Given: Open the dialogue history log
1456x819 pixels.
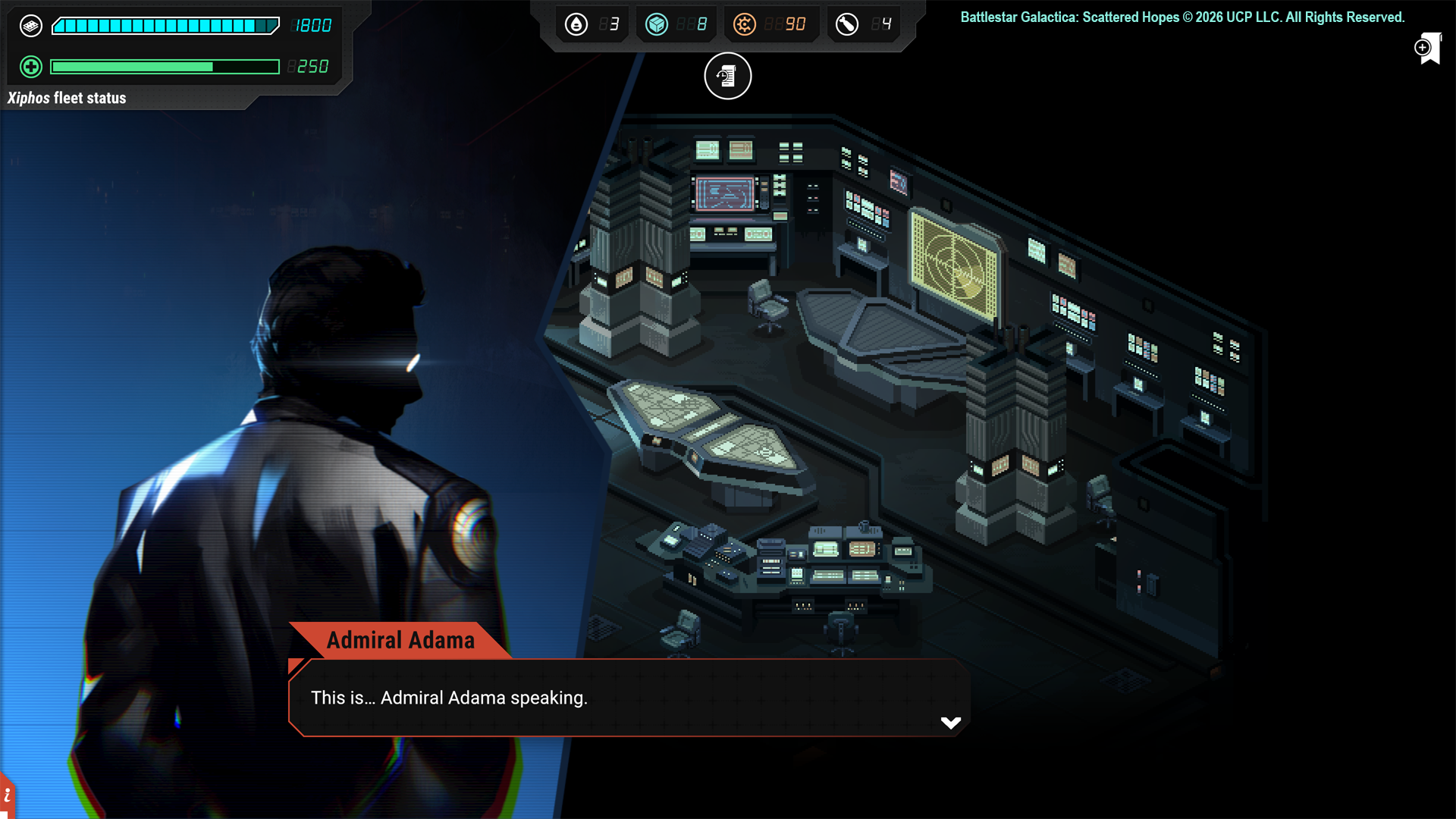Looking at the screenshot, I should tap(727, 76).
